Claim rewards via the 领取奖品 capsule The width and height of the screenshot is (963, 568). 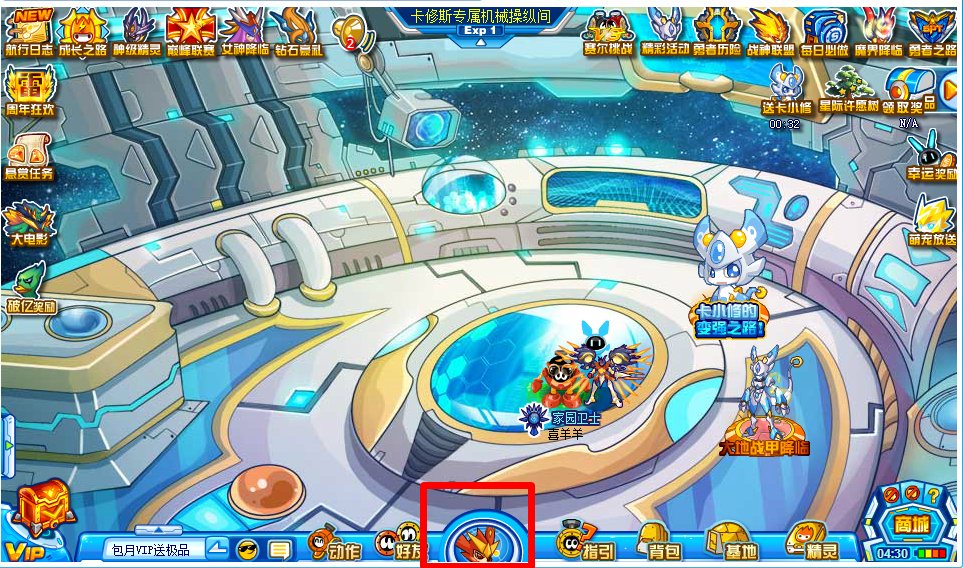909,88
